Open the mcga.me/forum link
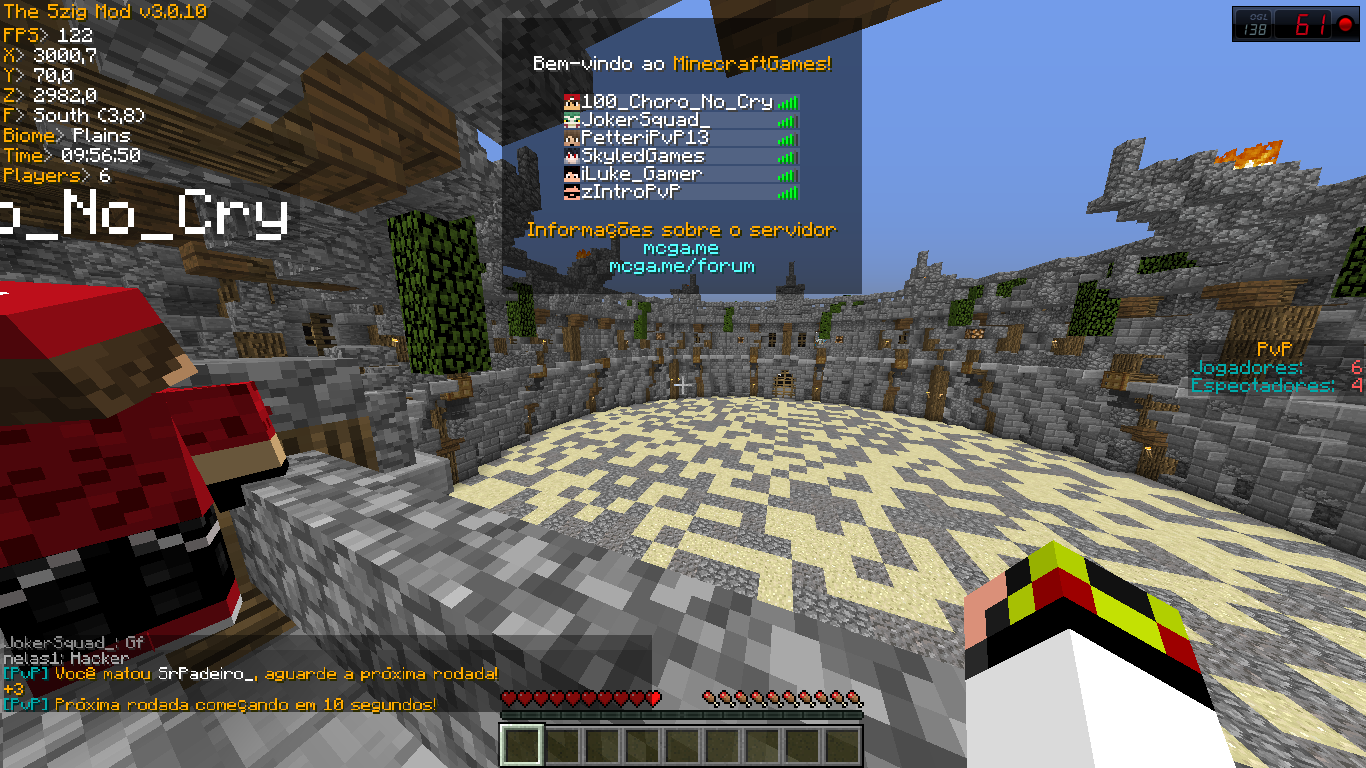 point(681,266)
